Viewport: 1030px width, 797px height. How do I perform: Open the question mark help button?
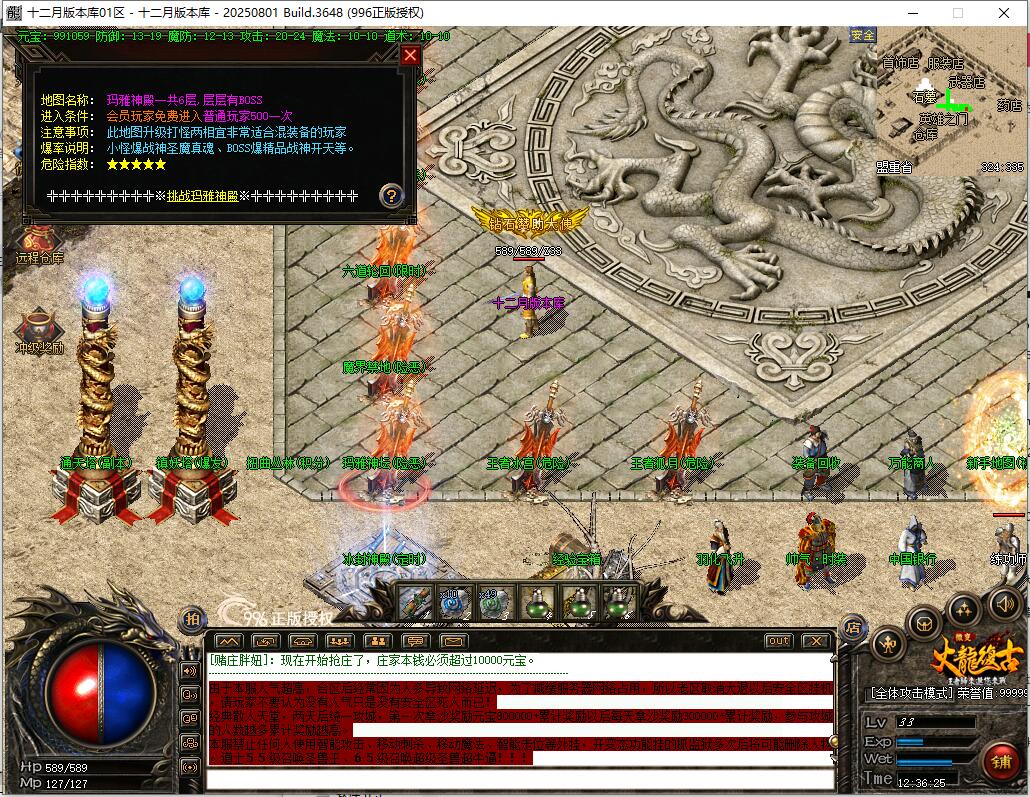(391, 195)
